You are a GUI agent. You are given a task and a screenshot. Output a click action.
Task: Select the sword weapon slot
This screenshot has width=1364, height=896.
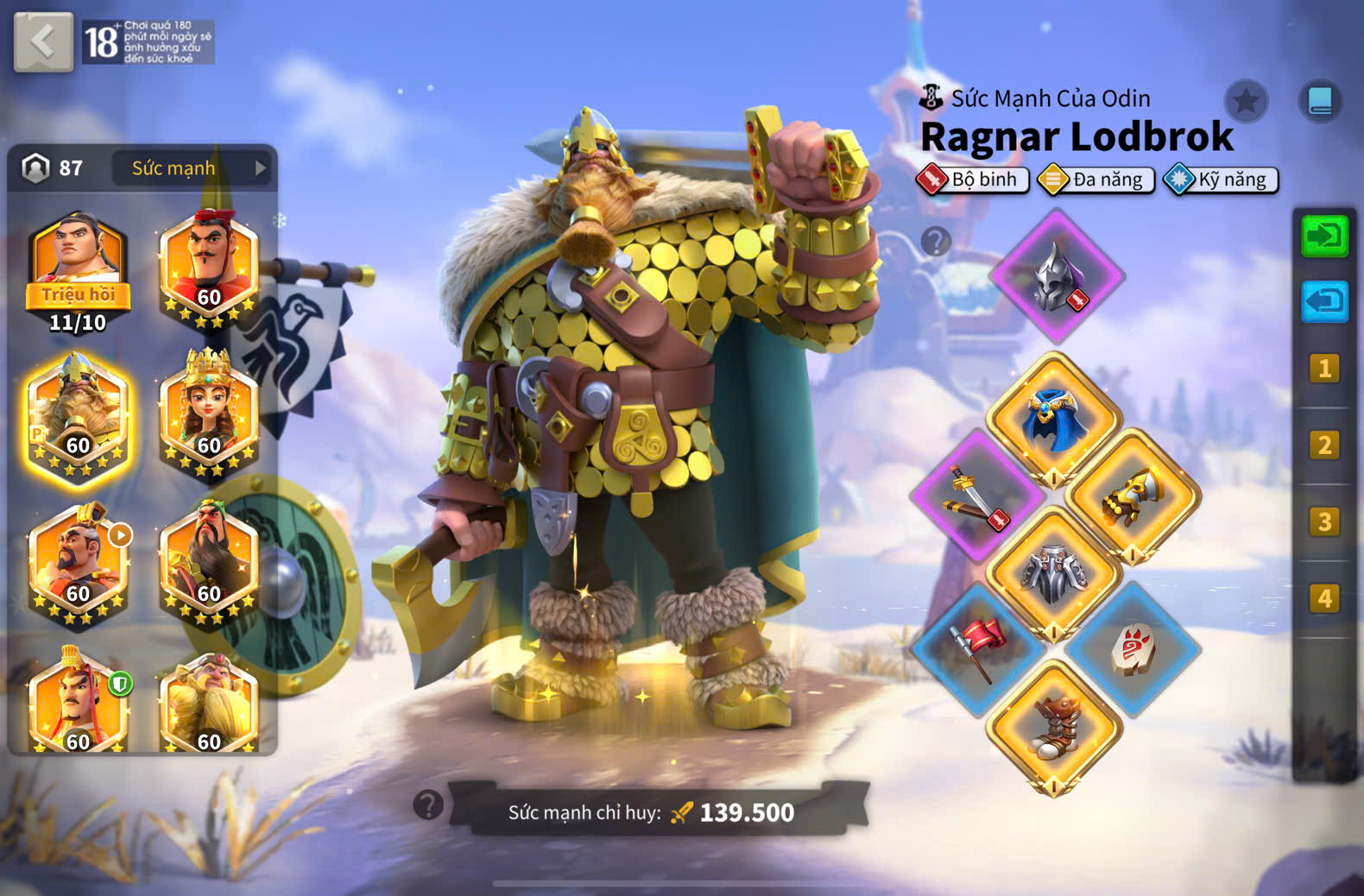(977, 495)
